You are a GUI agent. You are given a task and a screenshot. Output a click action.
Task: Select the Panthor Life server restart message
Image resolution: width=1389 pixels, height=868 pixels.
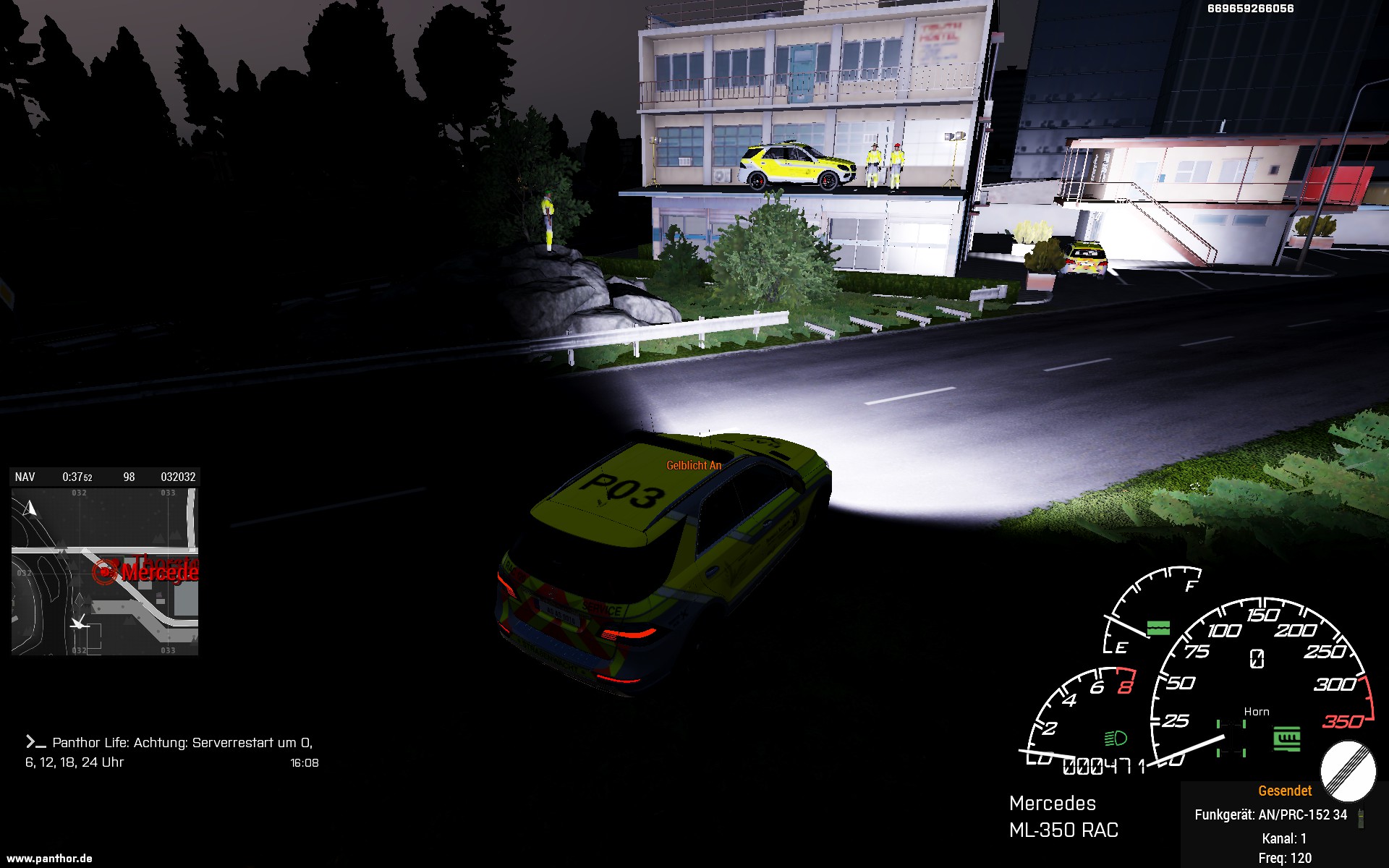point(170,752)
